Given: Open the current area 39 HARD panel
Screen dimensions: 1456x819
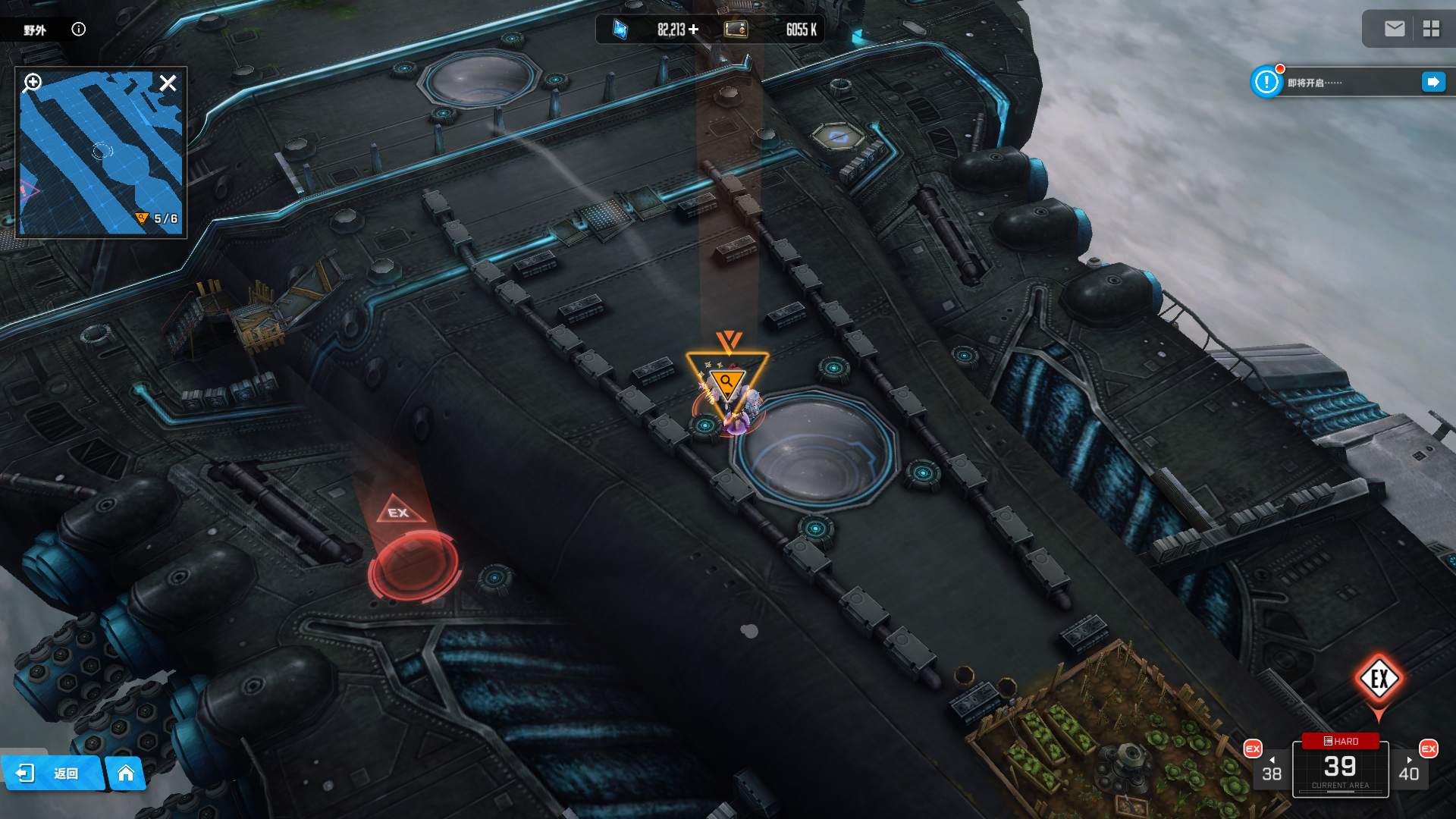Looking at the screenshot, I should (x=1340, y=767).
